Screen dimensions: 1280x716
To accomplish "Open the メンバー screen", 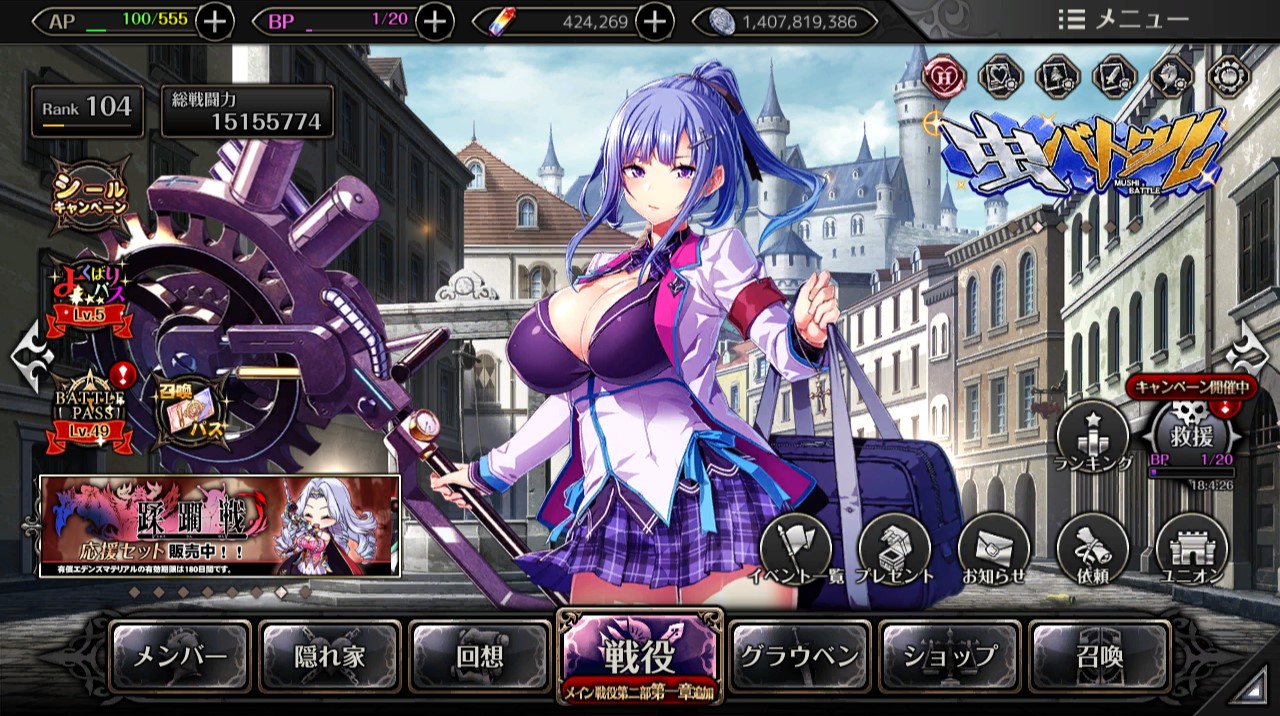I will [181, 657].
